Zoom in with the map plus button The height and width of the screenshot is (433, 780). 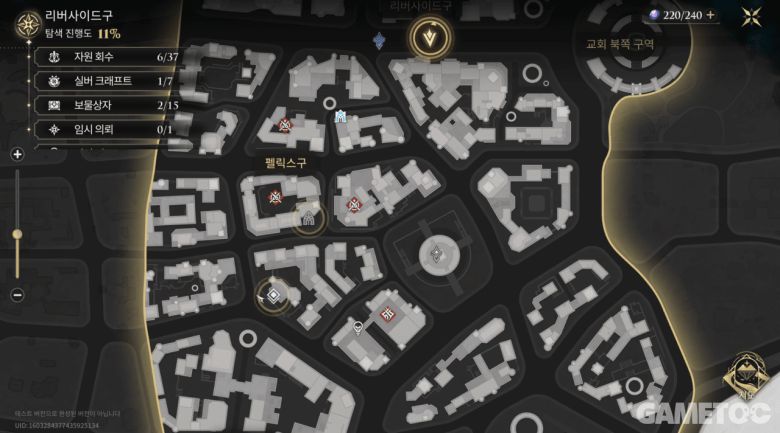(17, 154)
